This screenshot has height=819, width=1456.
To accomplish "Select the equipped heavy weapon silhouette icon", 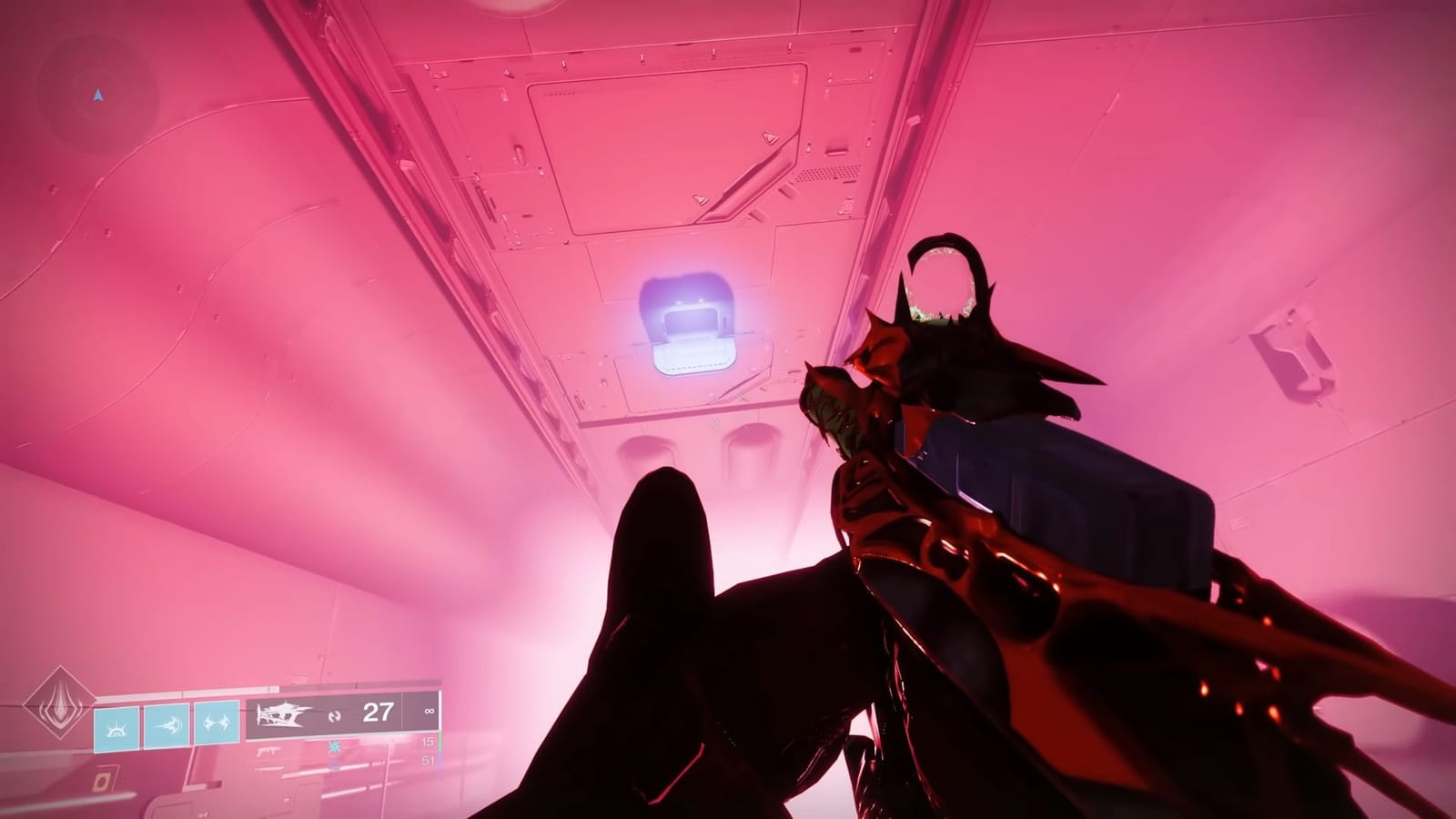I will pos(283,715).
